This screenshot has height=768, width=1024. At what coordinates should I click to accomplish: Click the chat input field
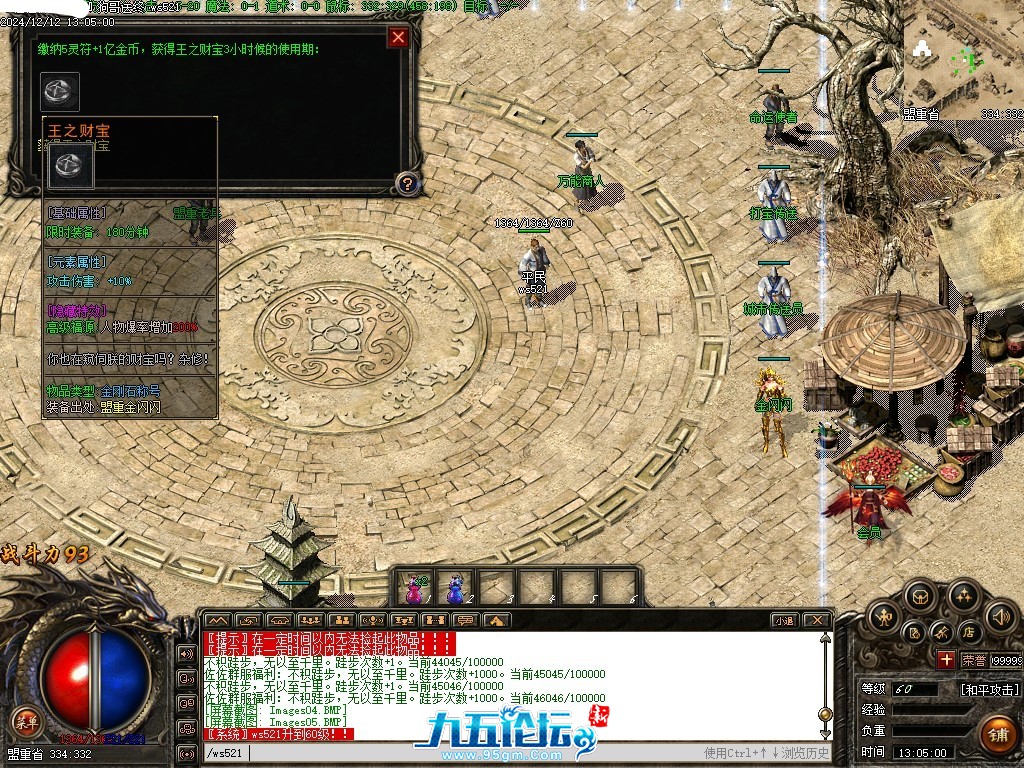(470, 753)
